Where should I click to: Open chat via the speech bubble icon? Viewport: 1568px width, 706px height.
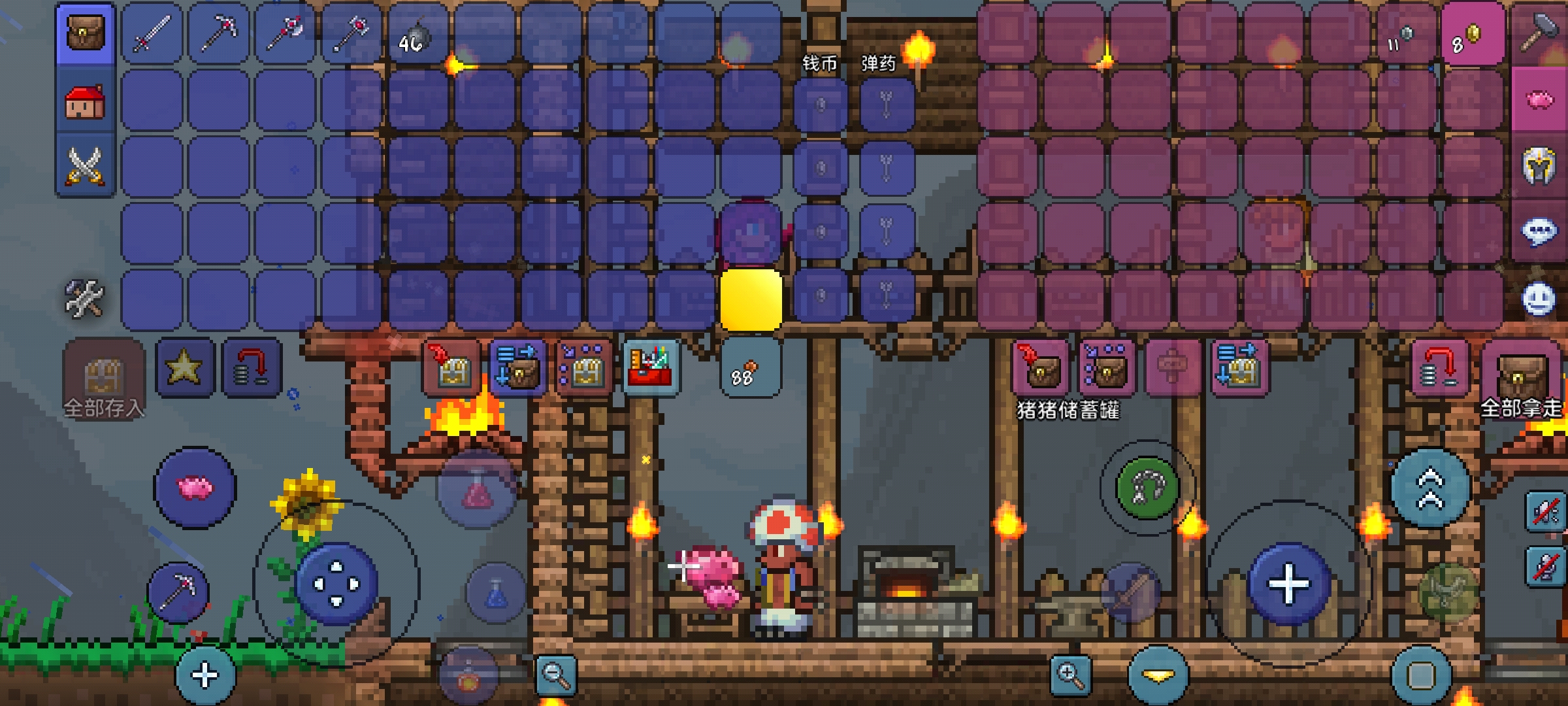[1541, 231]
